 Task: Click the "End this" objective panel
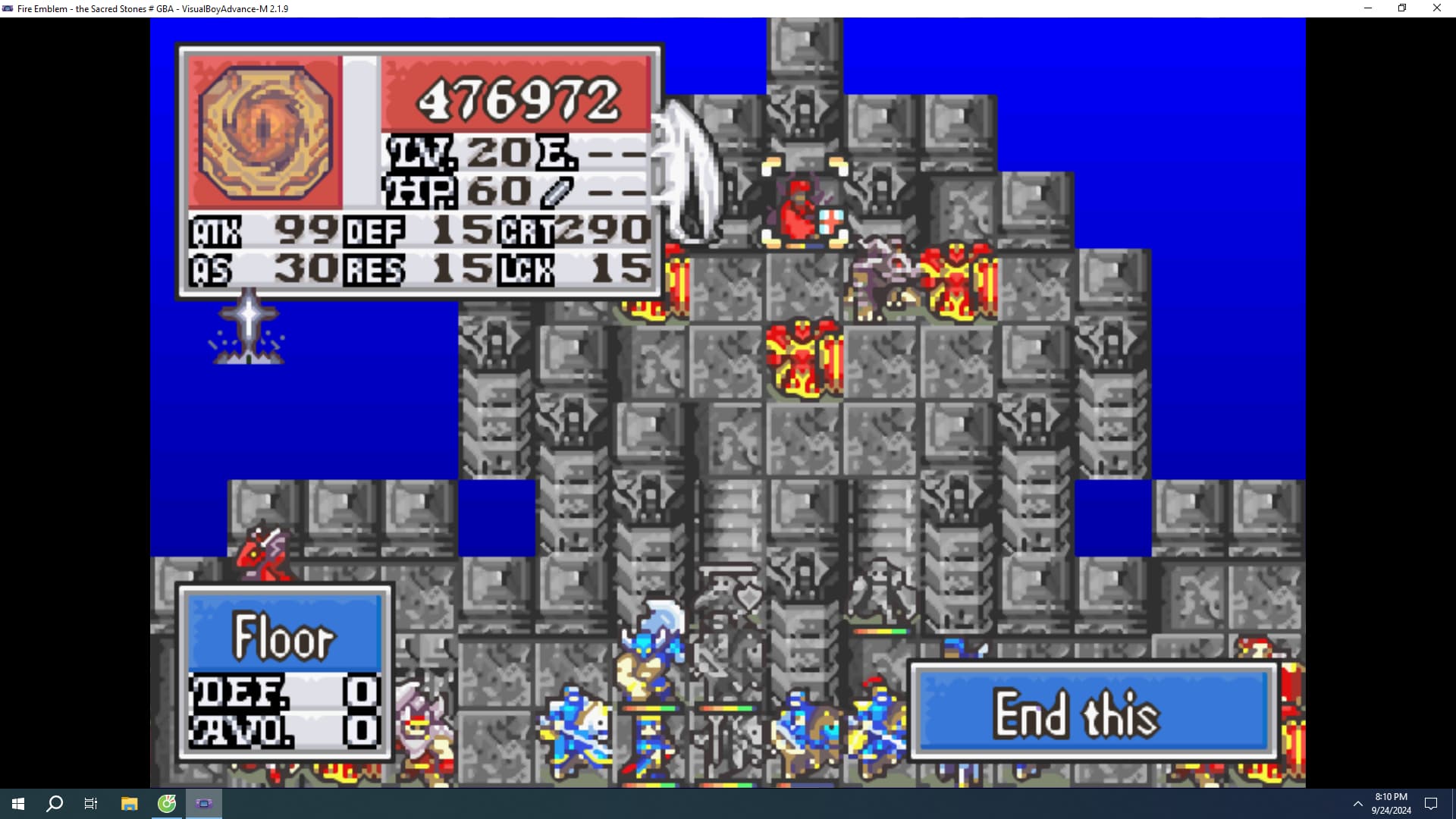click(x=1093, y=712)
